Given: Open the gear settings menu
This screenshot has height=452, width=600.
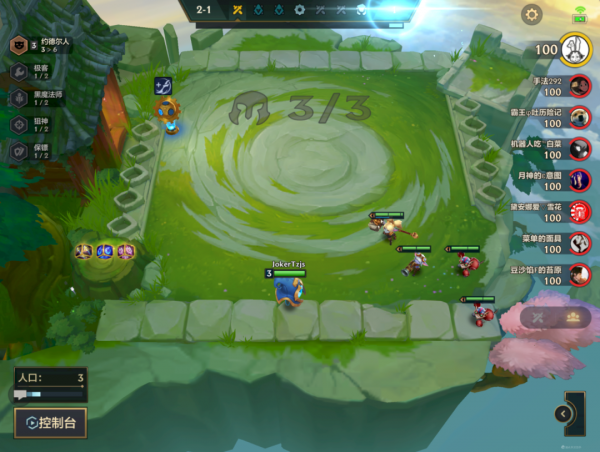Looking at the screenshot, I should (x=532, y=14).
